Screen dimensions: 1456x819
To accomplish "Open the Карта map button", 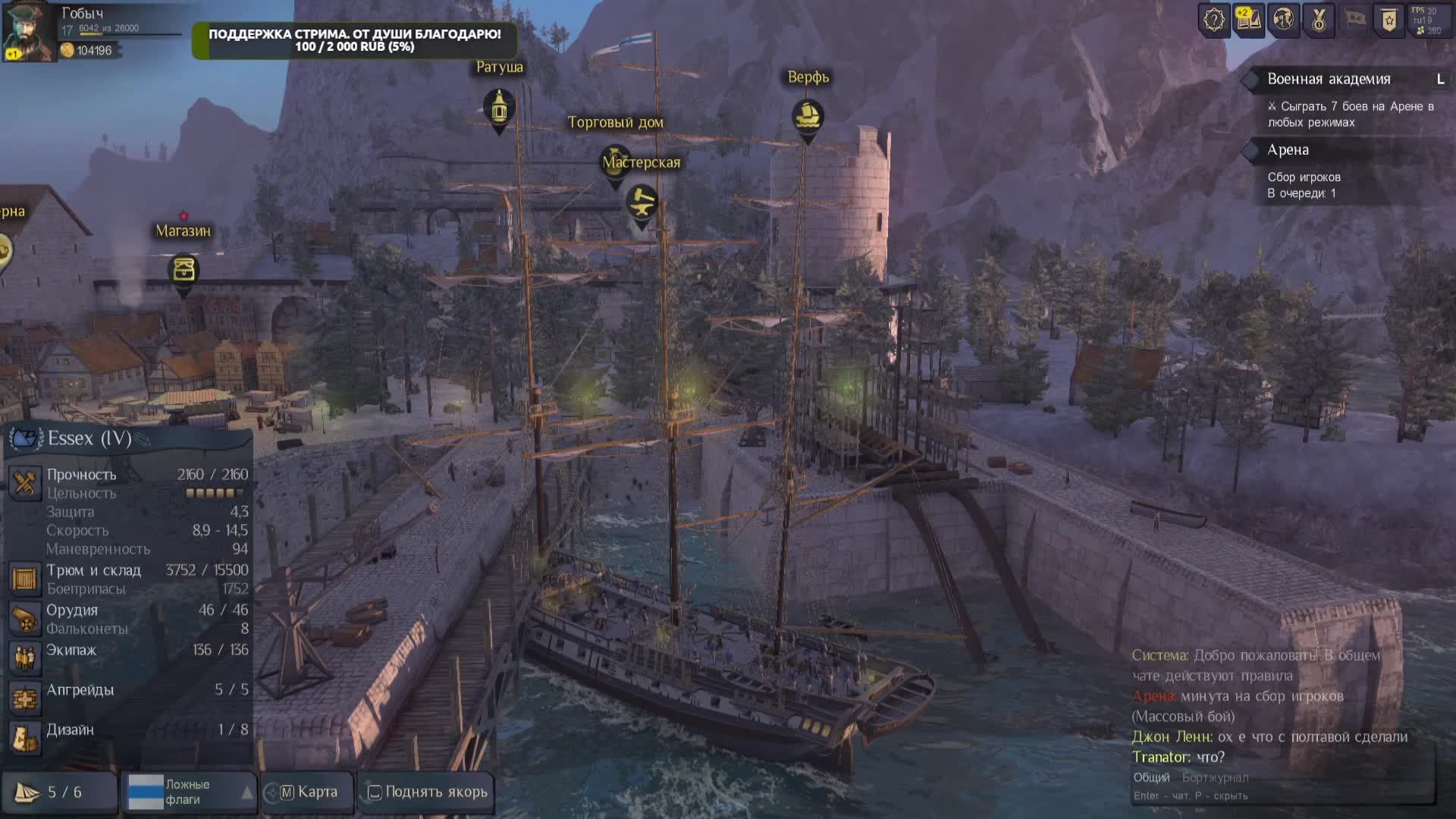I will coord(309,792).
